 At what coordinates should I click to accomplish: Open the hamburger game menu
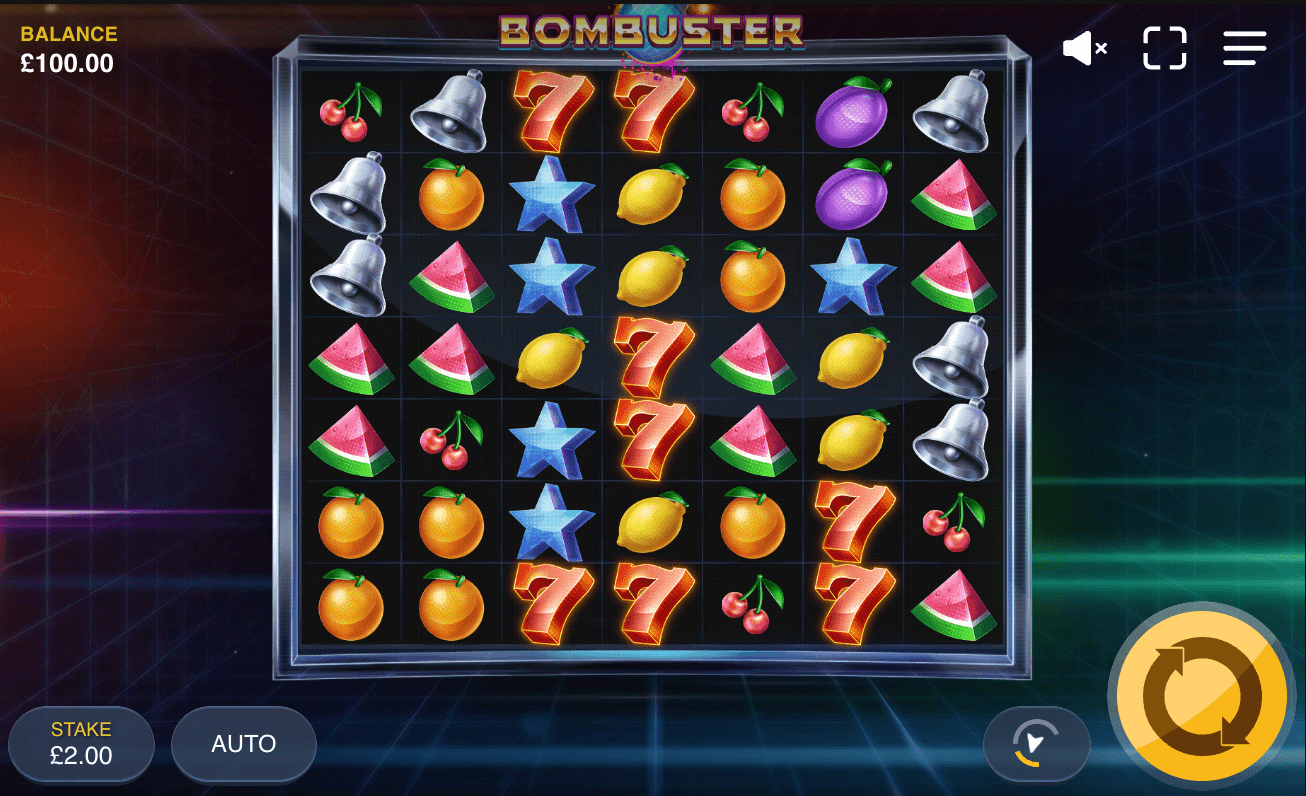tap(1243, 48)
